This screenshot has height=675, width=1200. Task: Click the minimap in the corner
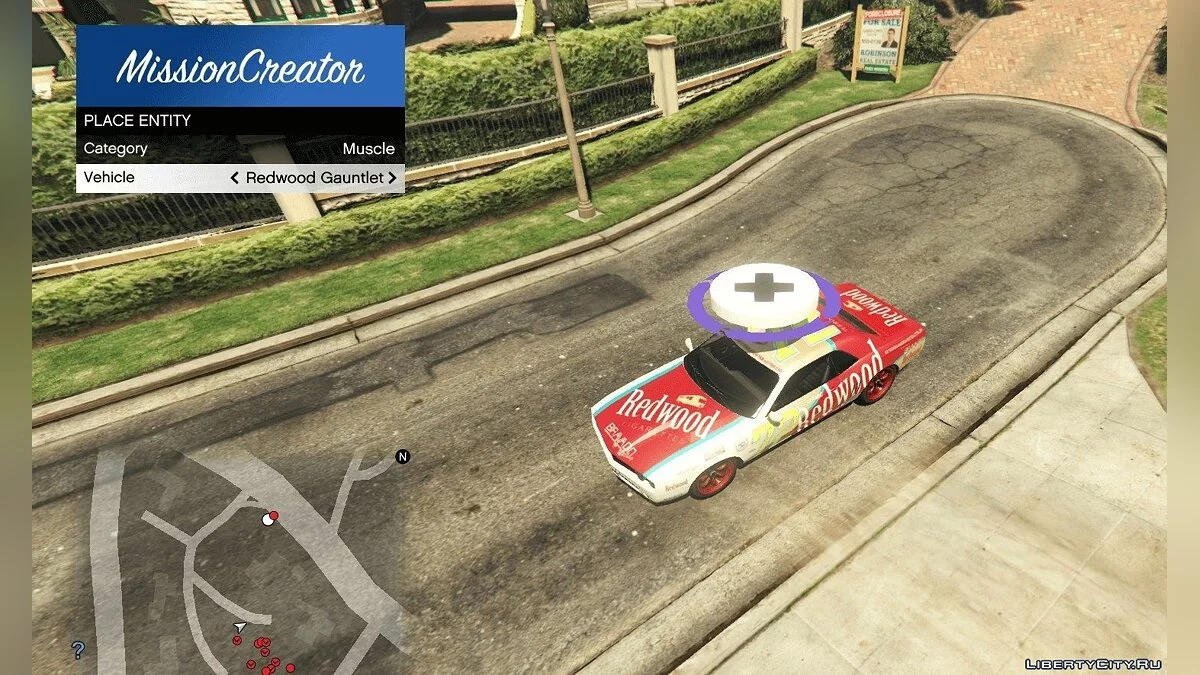point(240,560)
